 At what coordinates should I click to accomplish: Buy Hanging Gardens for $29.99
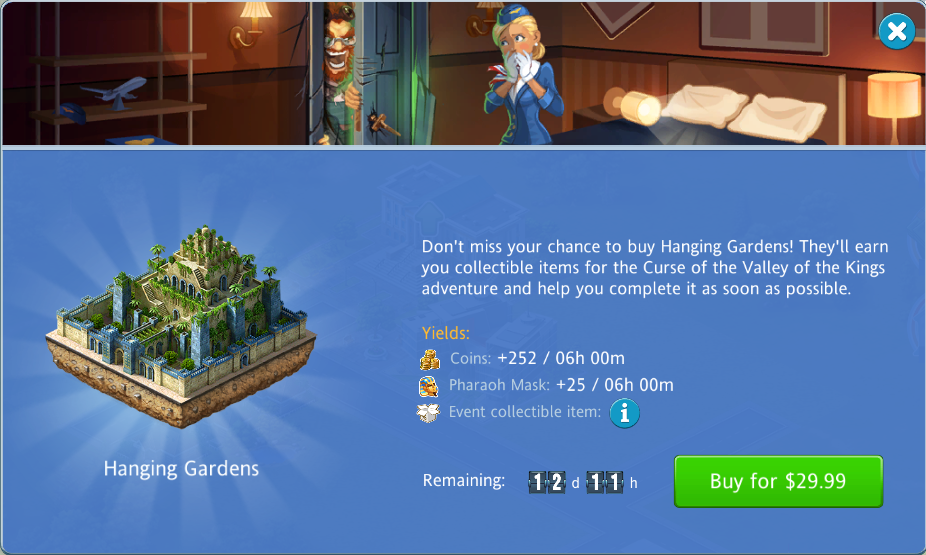(778, 481)
